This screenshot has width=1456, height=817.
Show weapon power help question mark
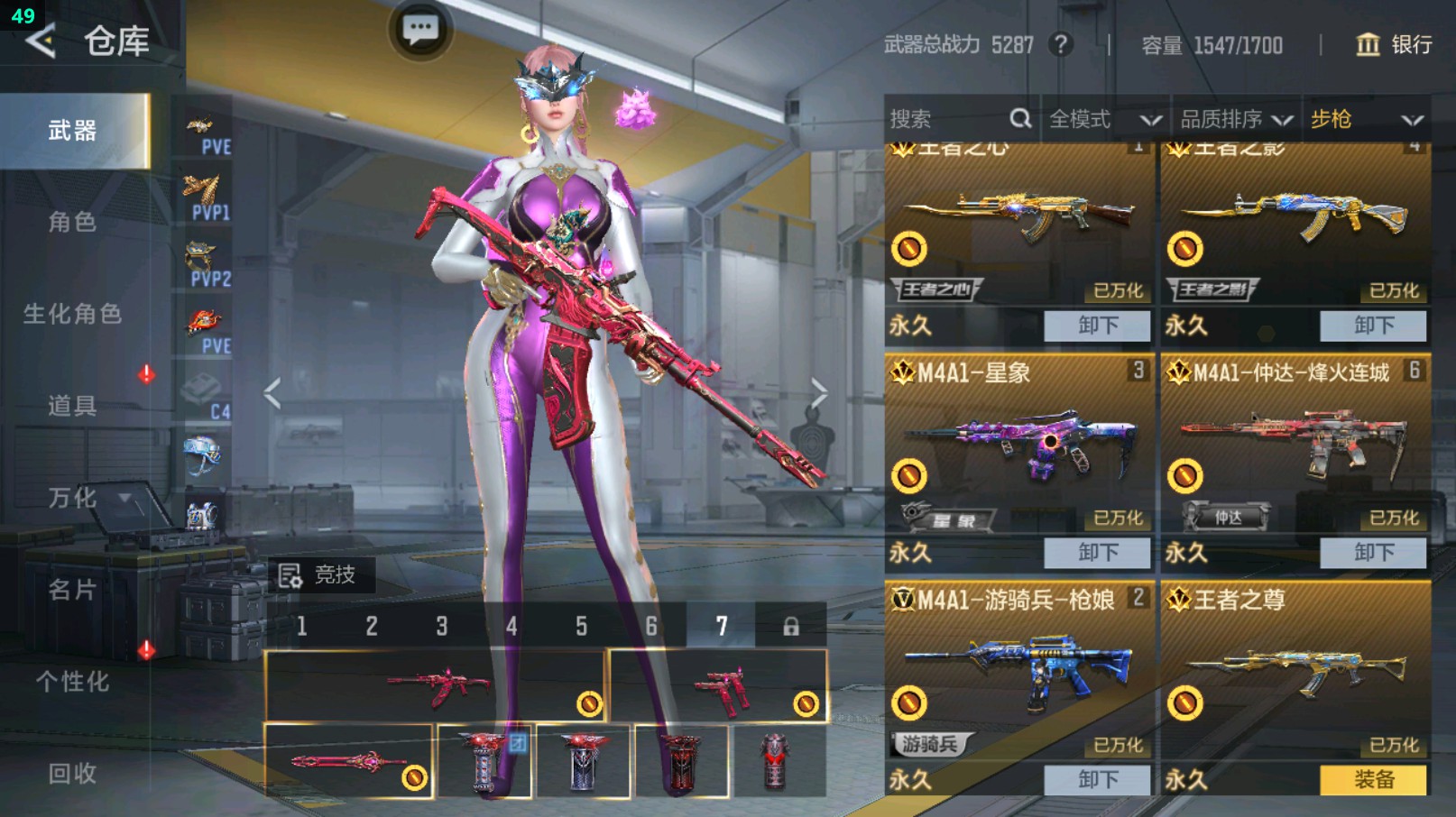(1061, 44)
